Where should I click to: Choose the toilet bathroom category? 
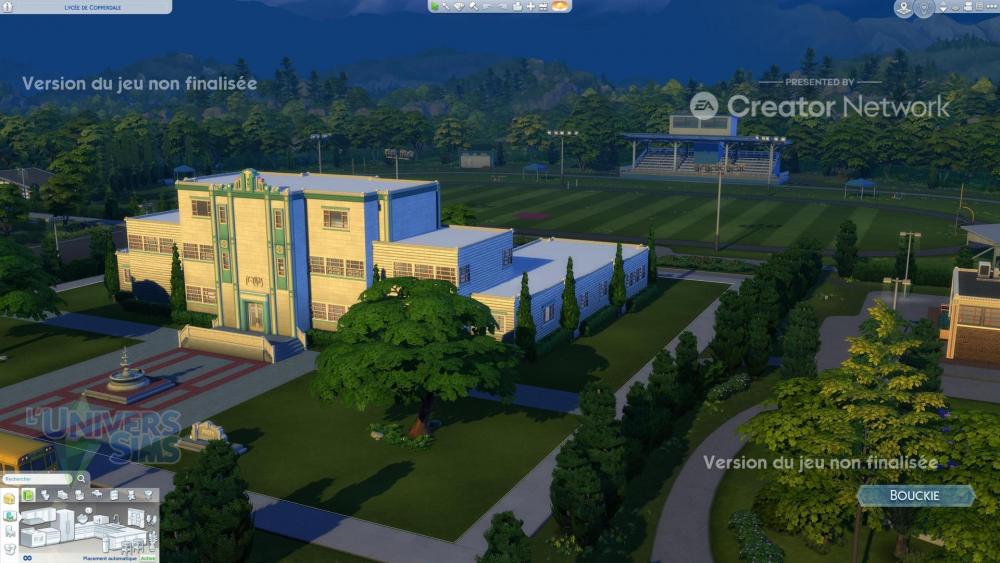point(46,495)
